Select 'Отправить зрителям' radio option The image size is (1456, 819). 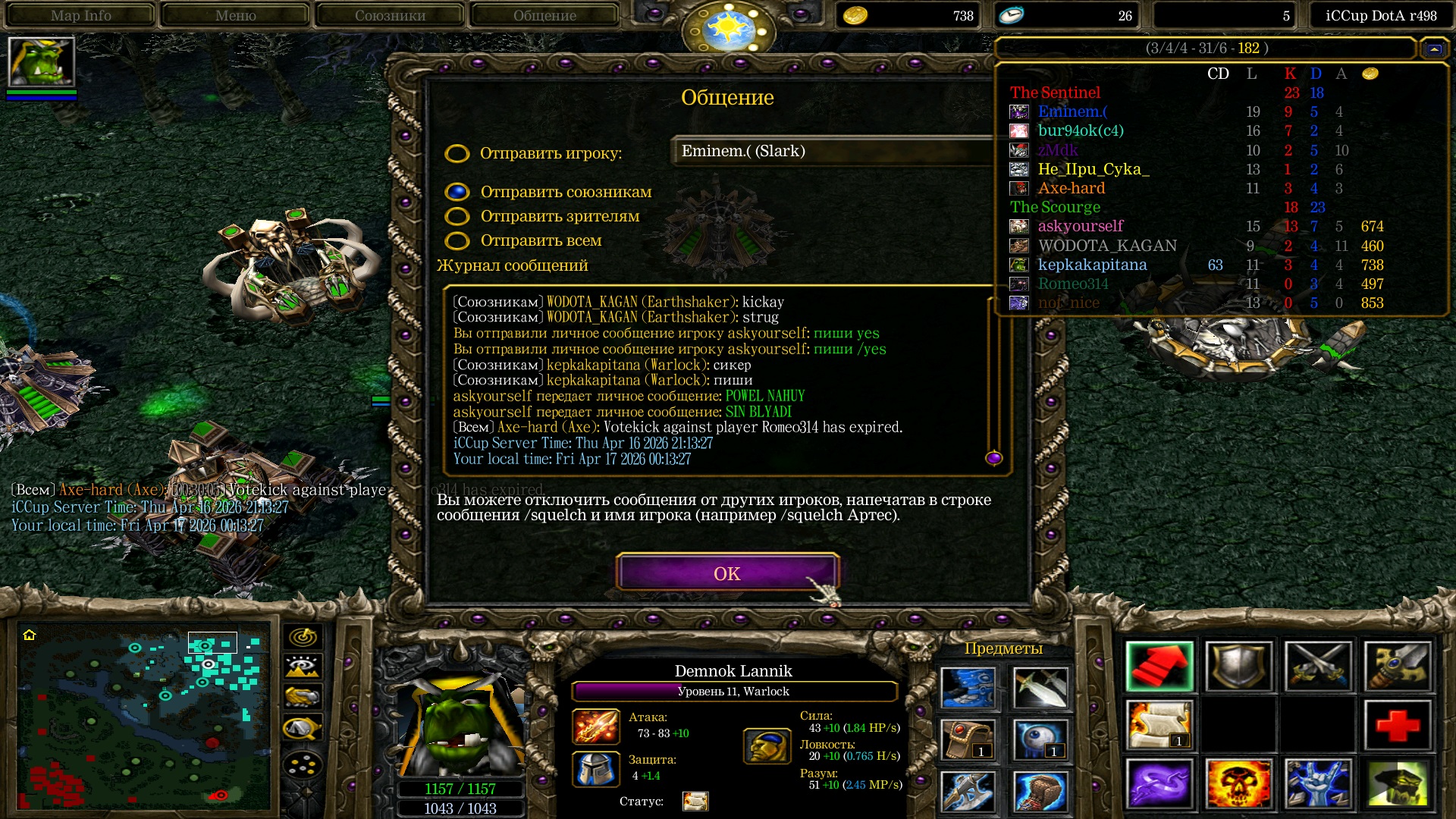pyautogui.click(x=457, y=217)
